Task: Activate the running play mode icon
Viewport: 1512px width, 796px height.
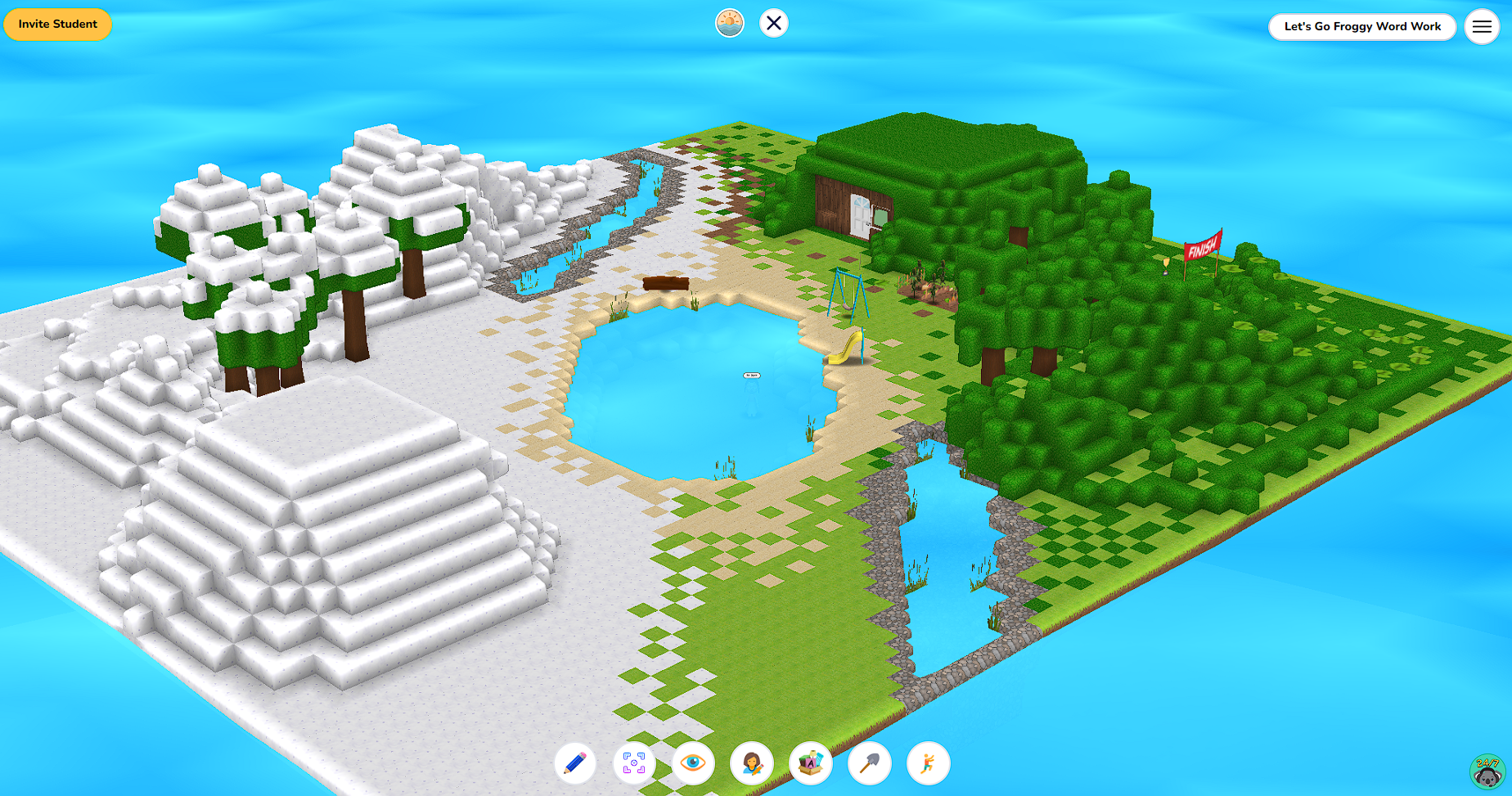Action: pyautogui.click(x=928, y=762)
